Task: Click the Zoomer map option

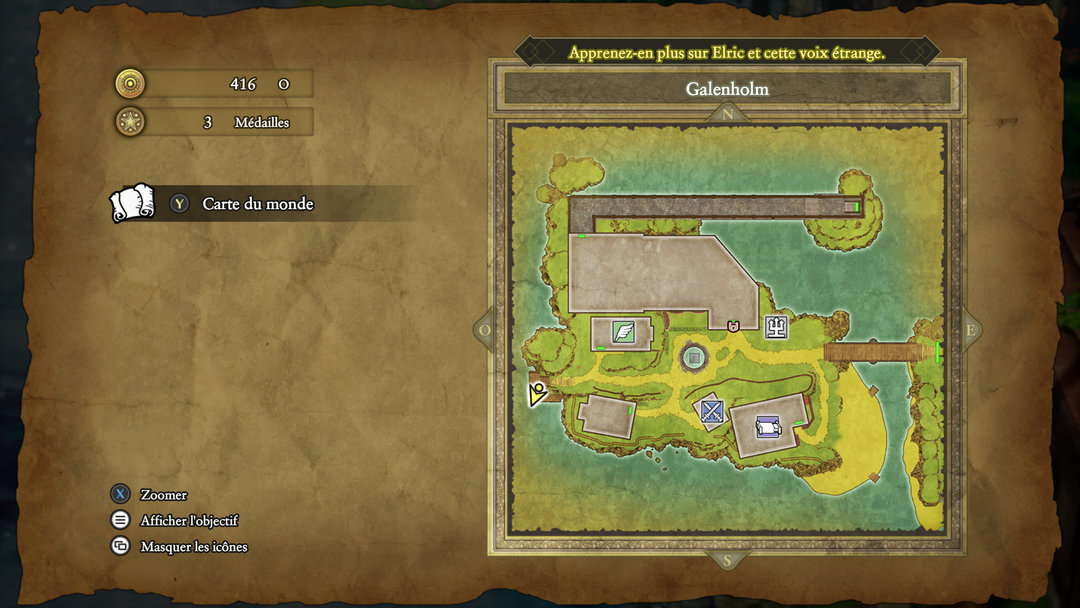Action: 163,494
